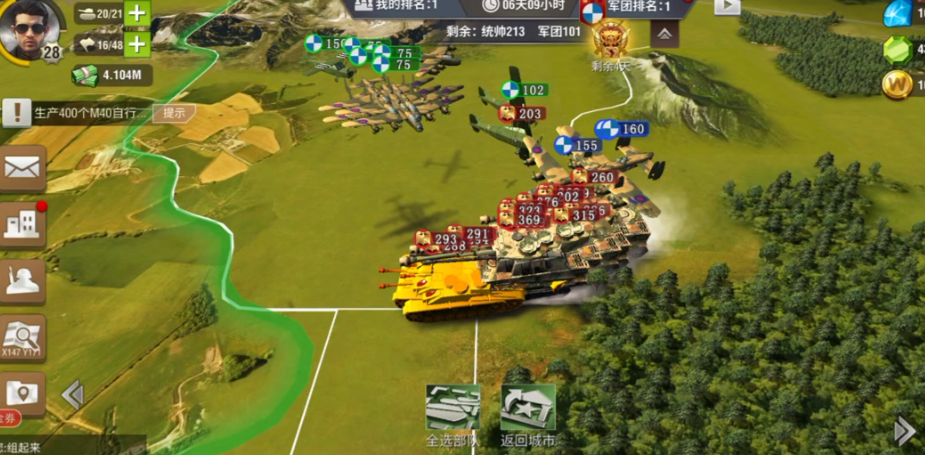Open the officer commander menu
The height and width of the screenshot is (455, 925).
point(22,283)
